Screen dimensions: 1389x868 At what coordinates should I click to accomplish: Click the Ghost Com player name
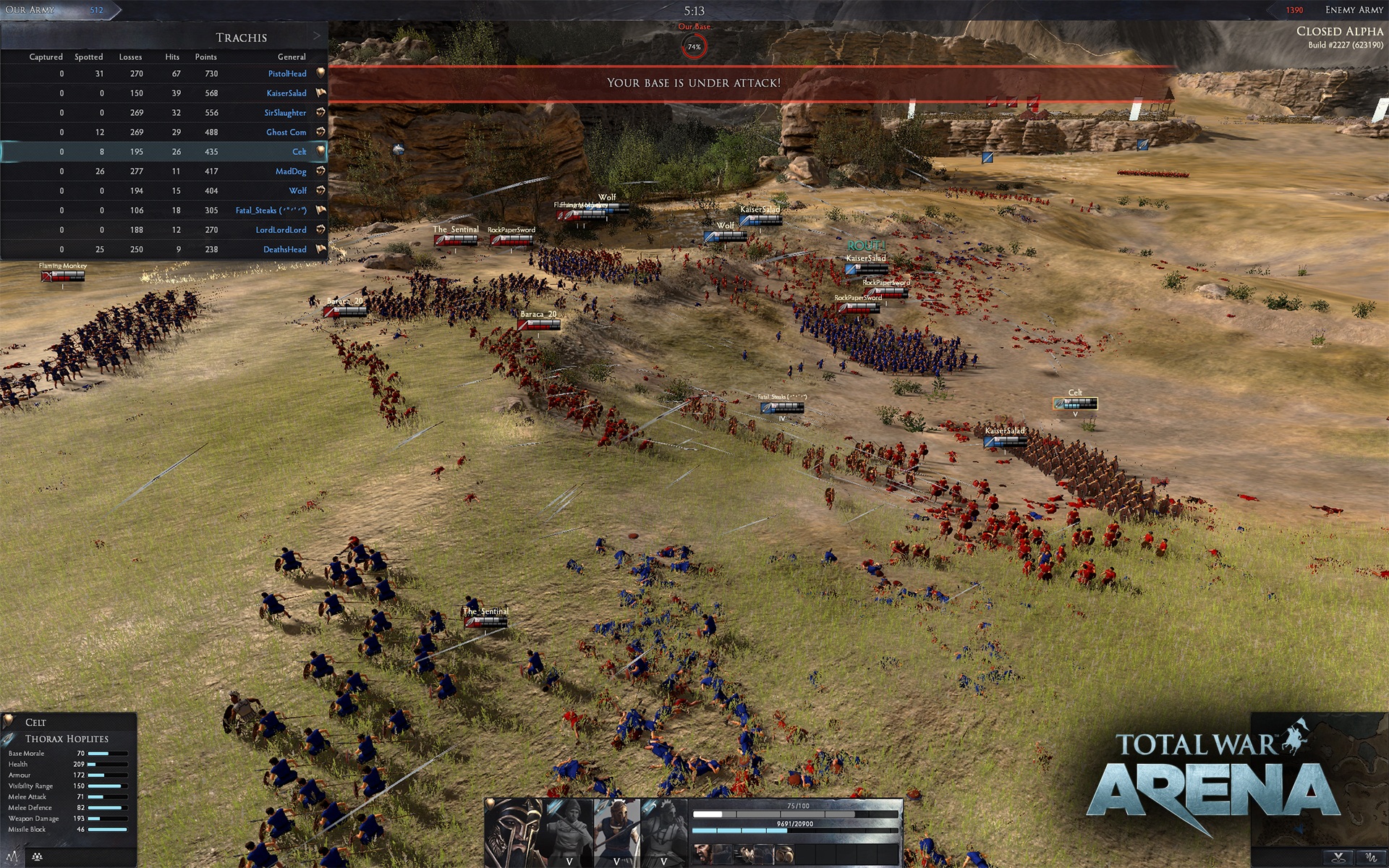tap(287, 132)
